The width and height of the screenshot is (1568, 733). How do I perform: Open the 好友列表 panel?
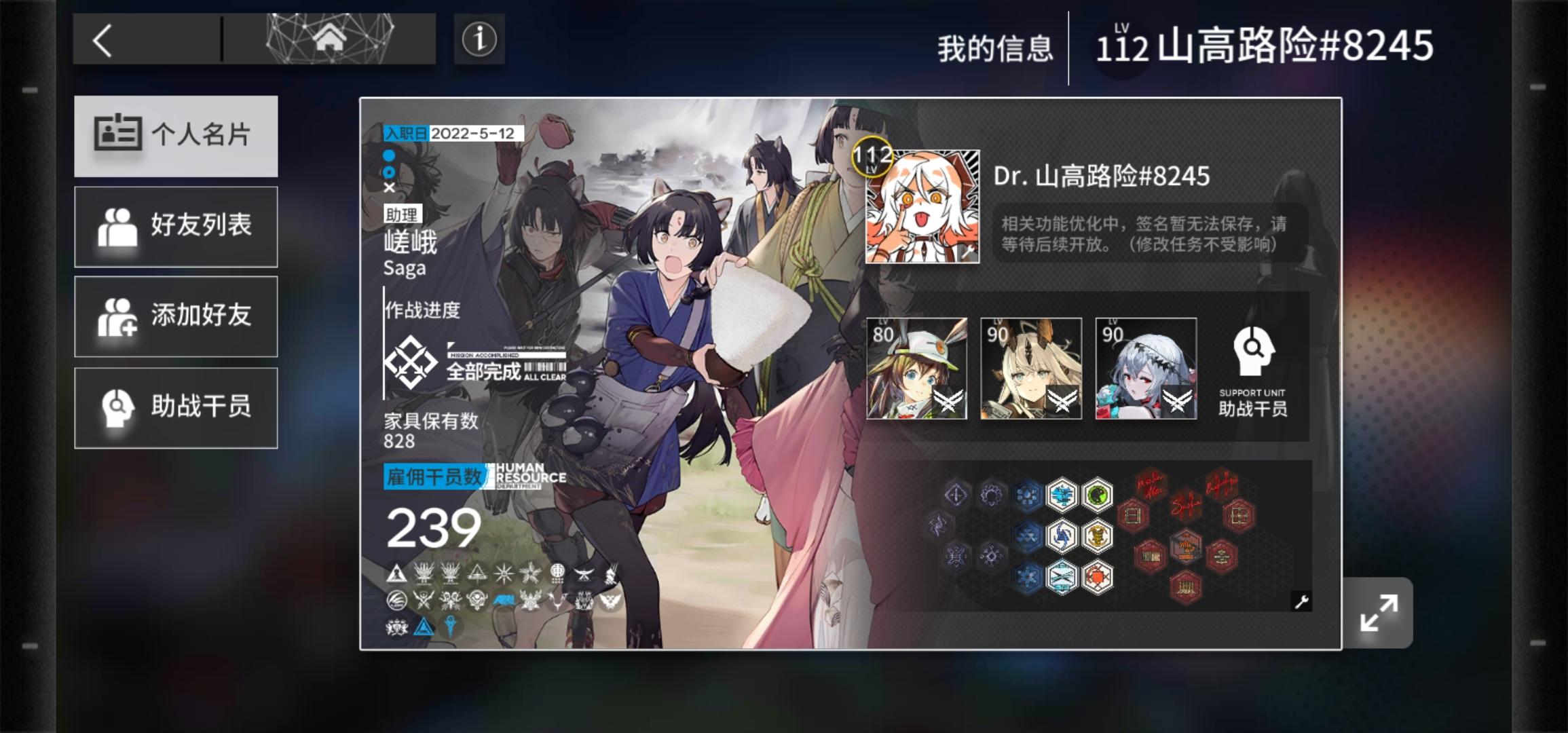click(x=176, y=226)
